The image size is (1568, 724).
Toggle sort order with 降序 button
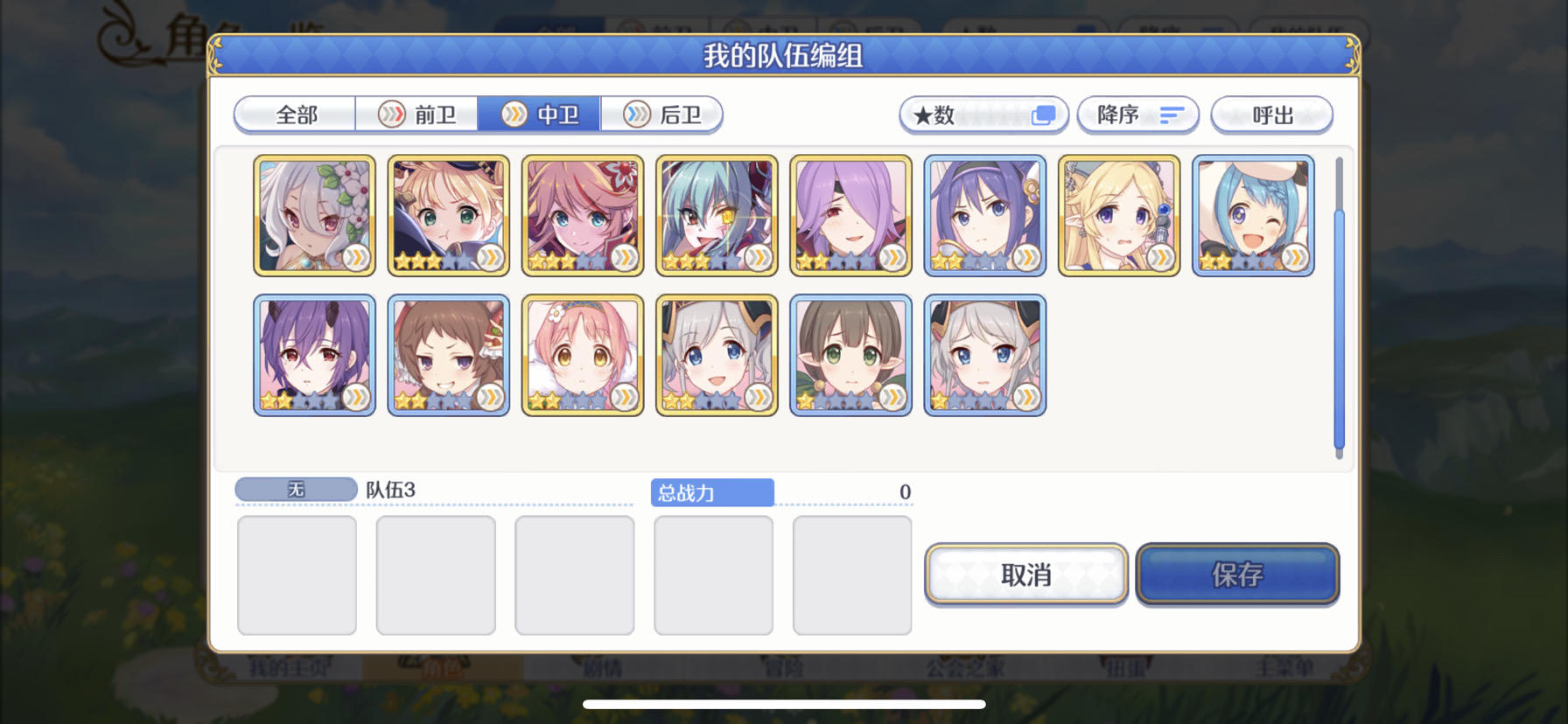point(1138,115)
